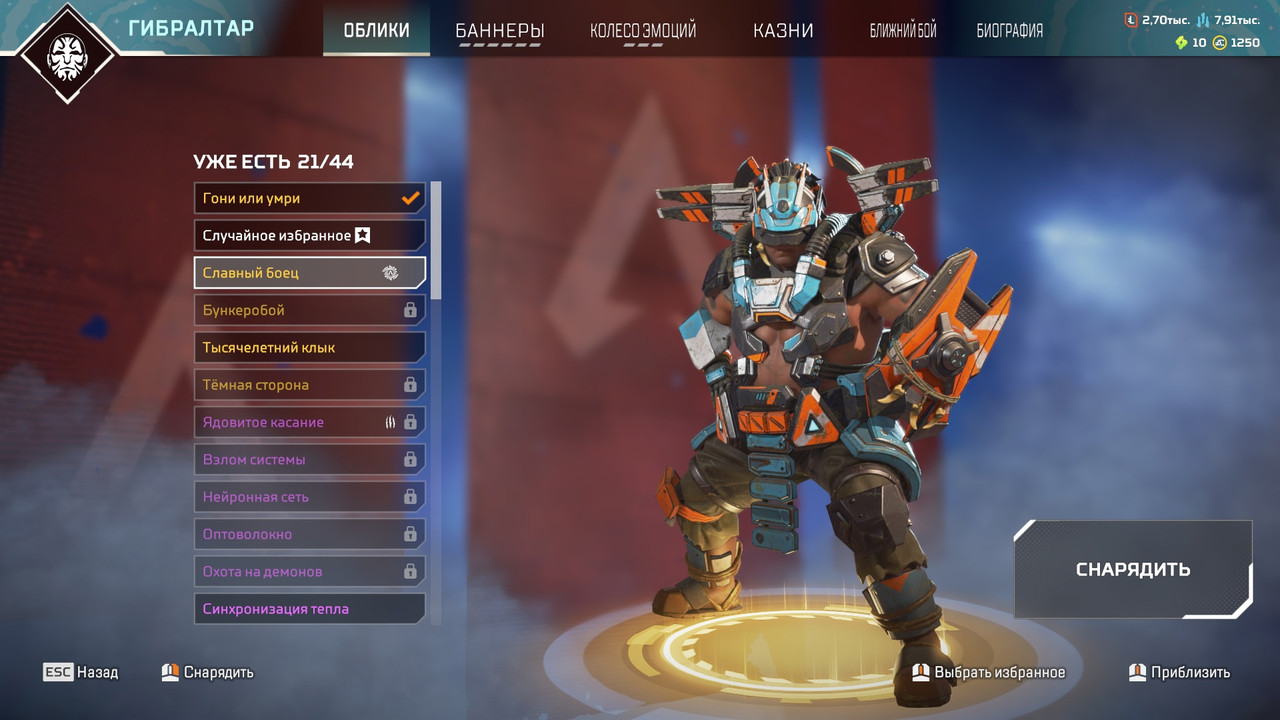Select the Нейронная сеть skin

point(309,497)
